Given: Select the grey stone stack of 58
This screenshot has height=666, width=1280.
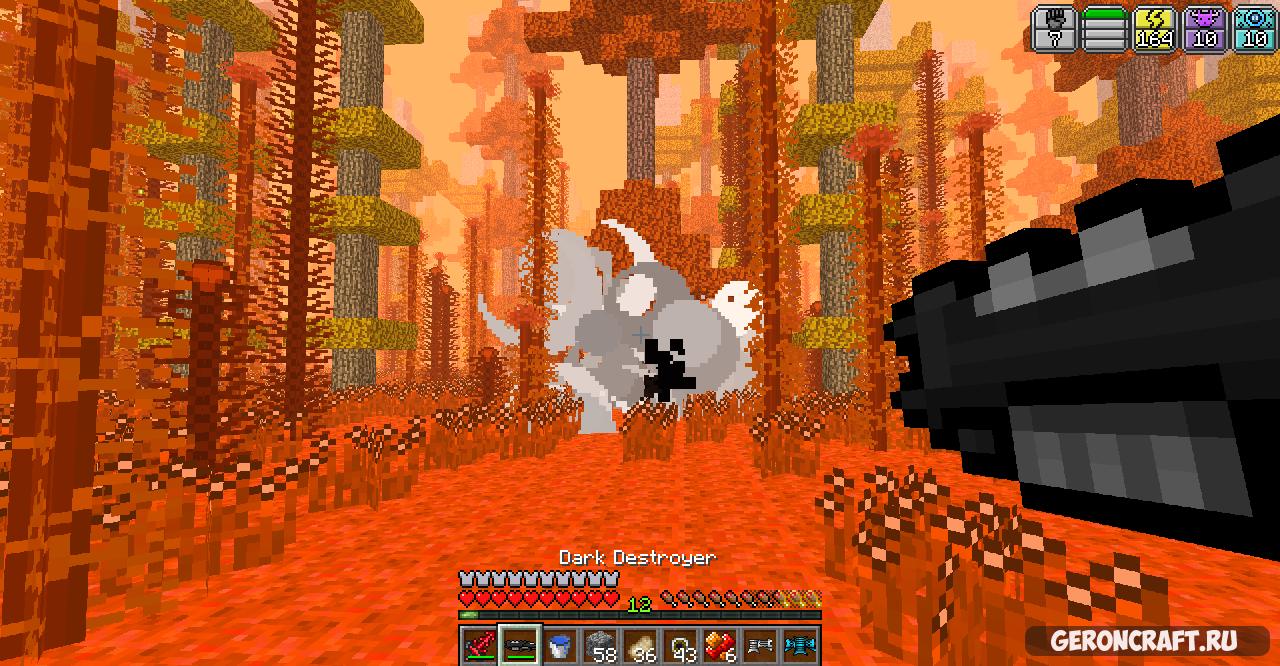Looking at the screenshot, I should (601, 646).
